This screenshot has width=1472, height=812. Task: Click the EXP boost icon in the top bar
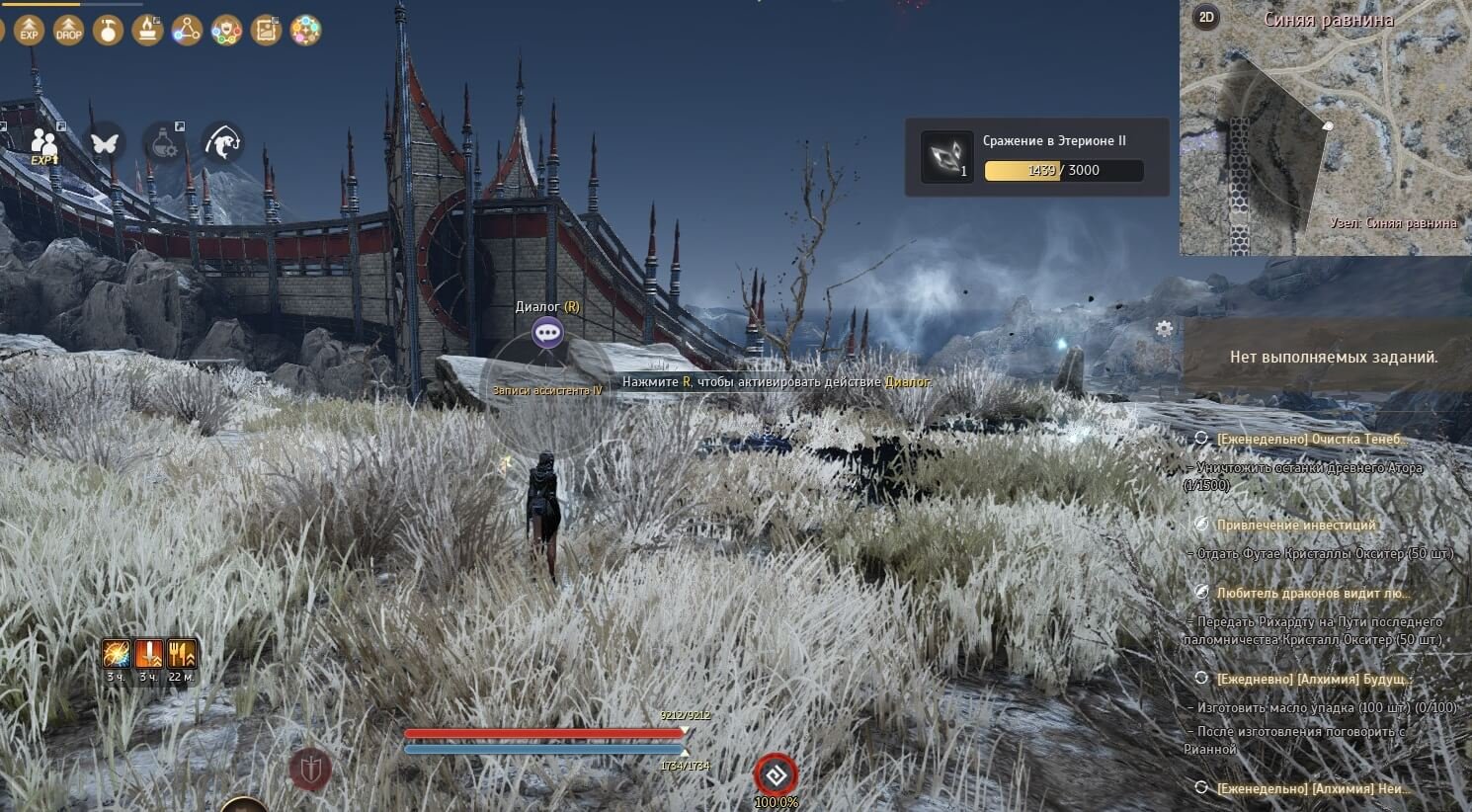pyautogui.click(x=30, y=30)
